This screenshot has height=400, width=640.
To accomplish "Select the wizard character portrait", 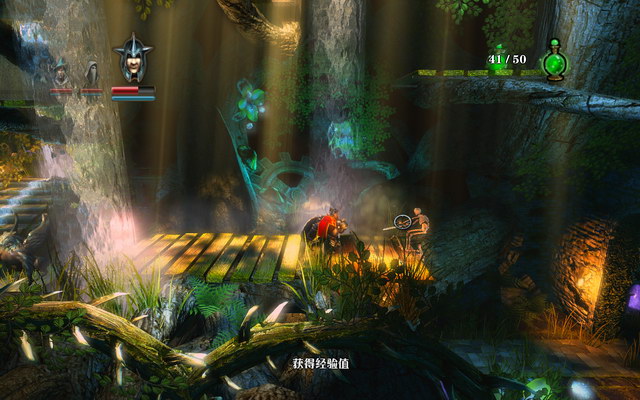I will coord(61,73).
